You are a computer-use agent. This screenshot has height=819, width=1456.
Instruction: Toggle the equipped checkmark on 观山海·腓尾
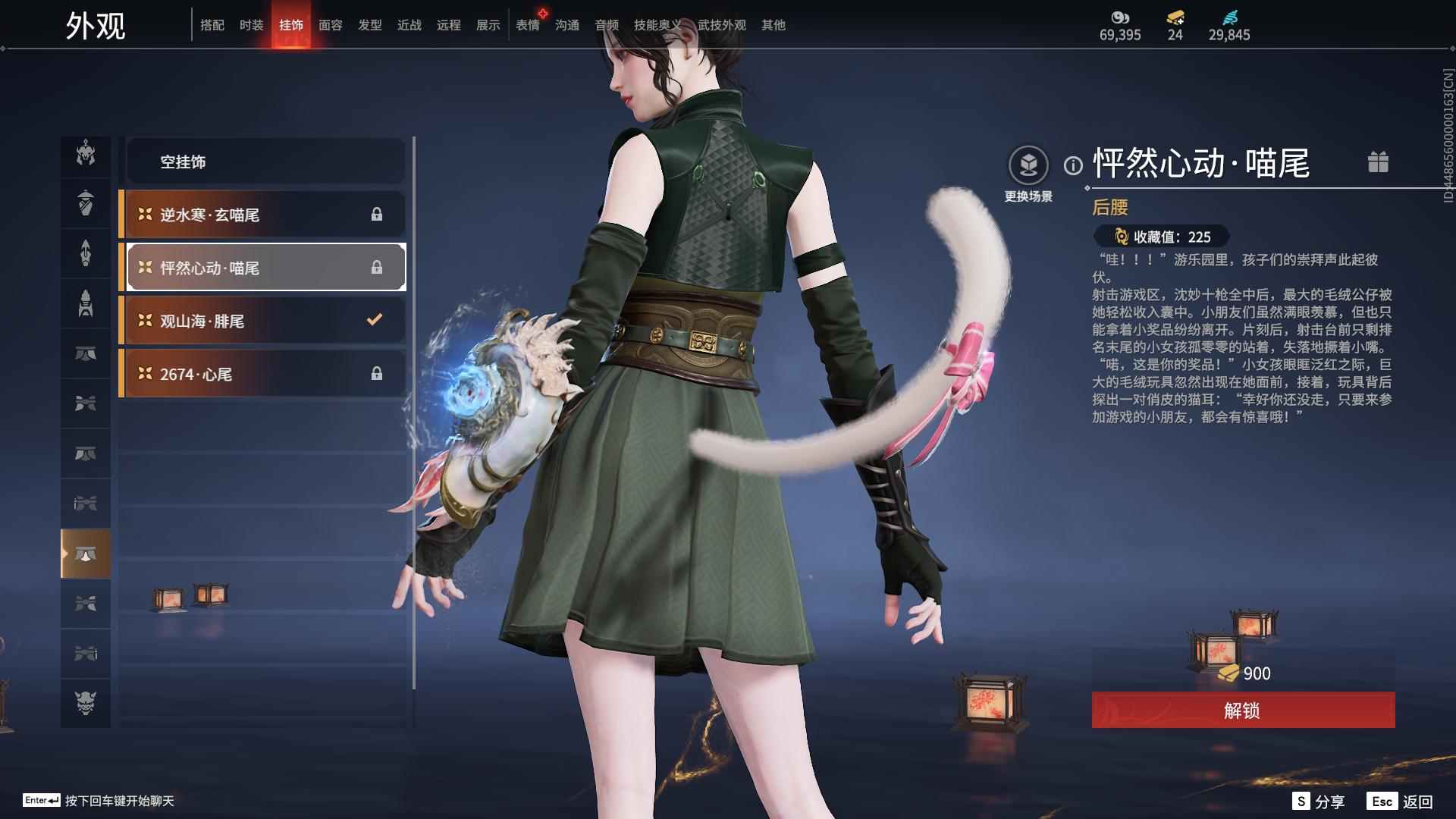pos(373,320)
